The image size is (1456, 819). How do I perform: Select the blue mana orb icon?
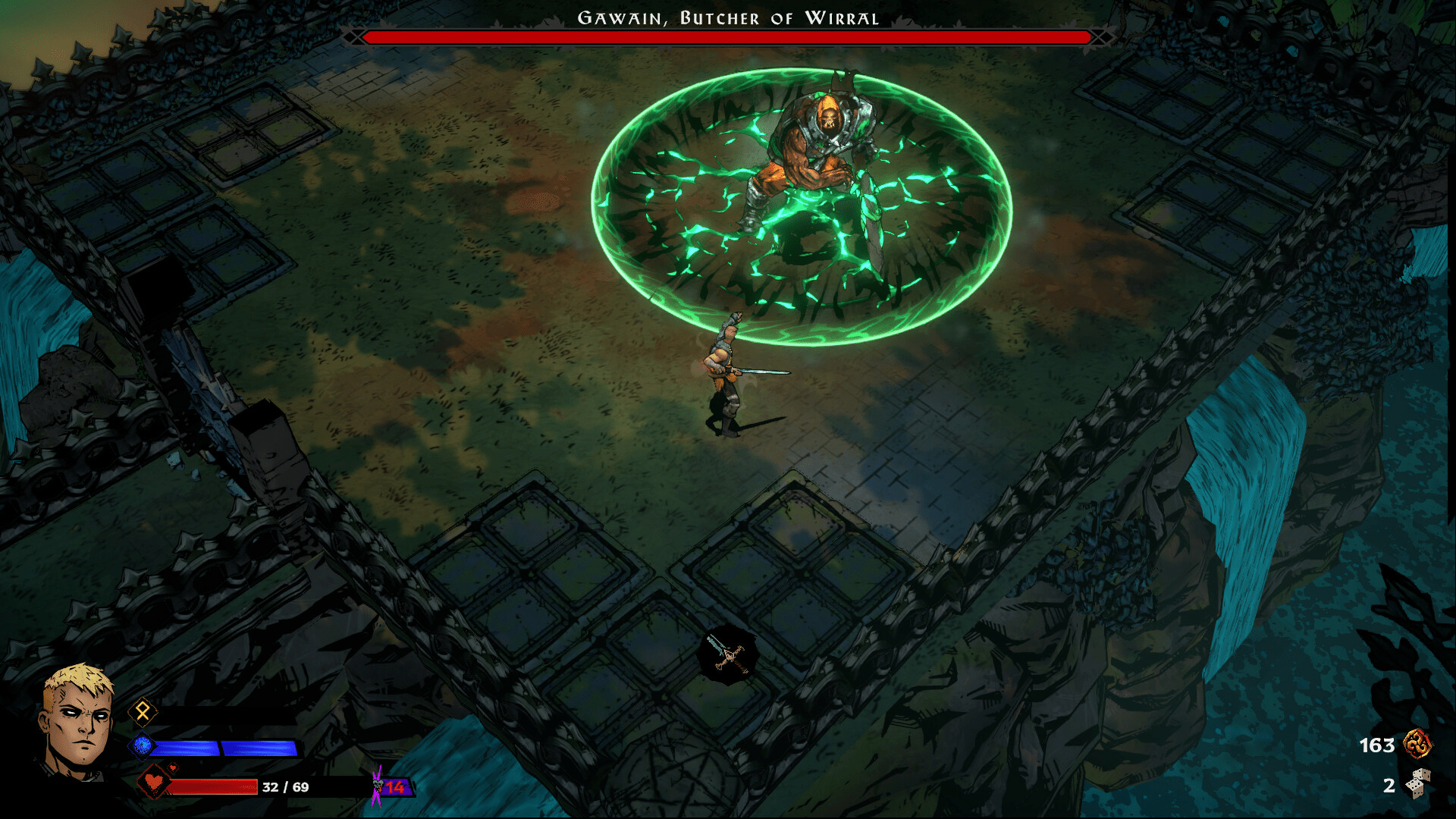click(x=143, y=746)
